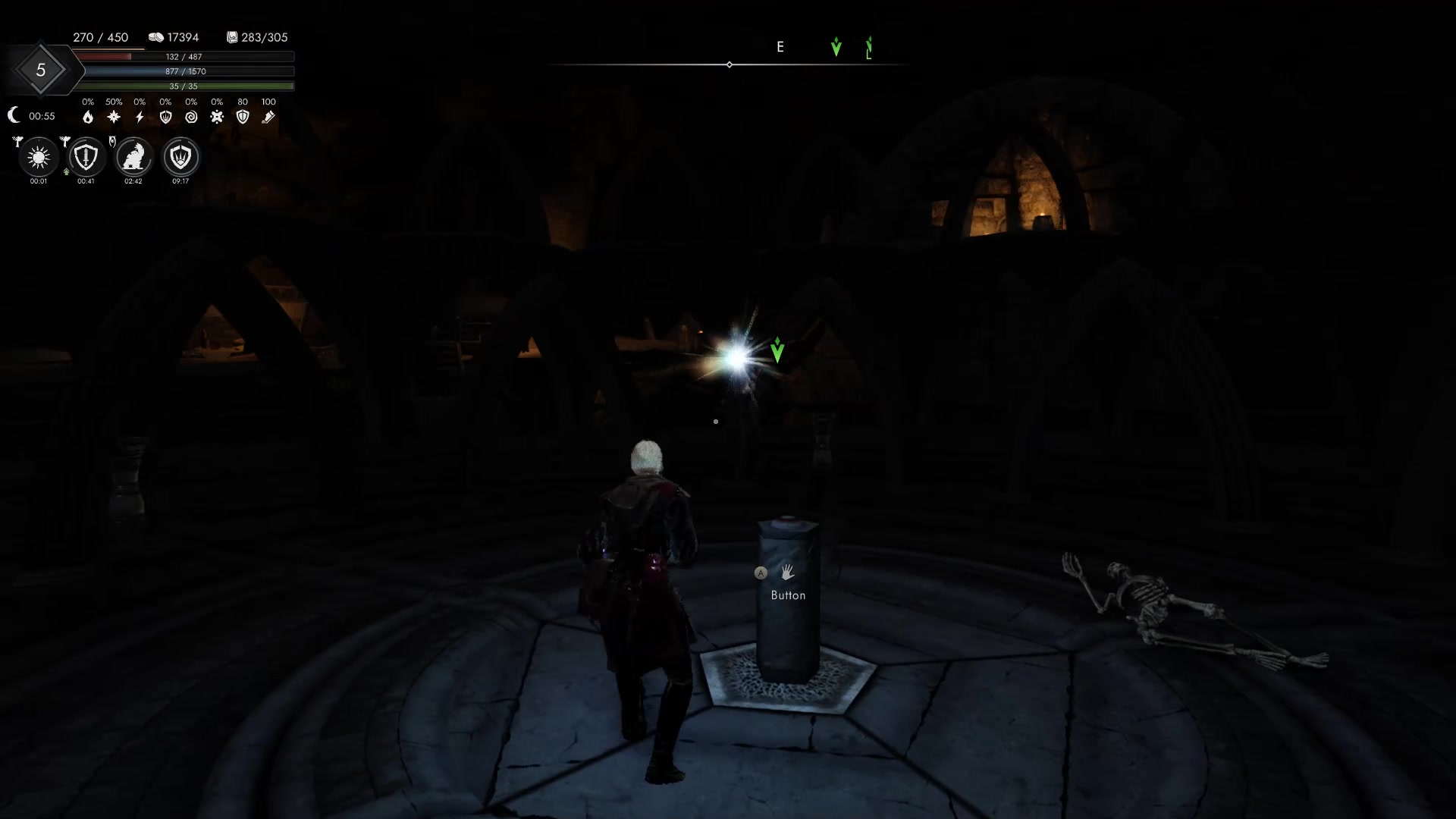Select the armor shield icon showing 80

[243, 116]
